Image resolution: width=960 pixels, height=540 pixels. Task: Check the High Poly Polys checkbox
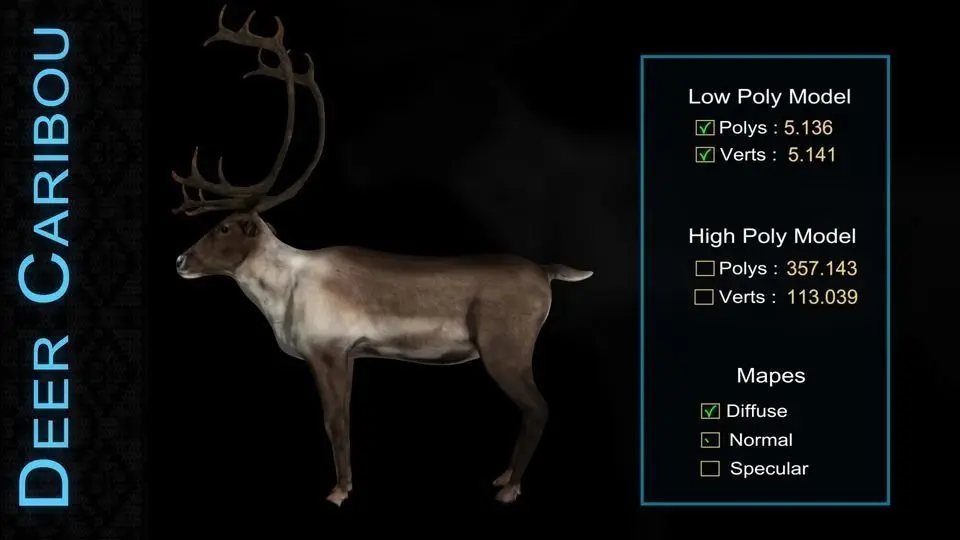coord(705,268)
